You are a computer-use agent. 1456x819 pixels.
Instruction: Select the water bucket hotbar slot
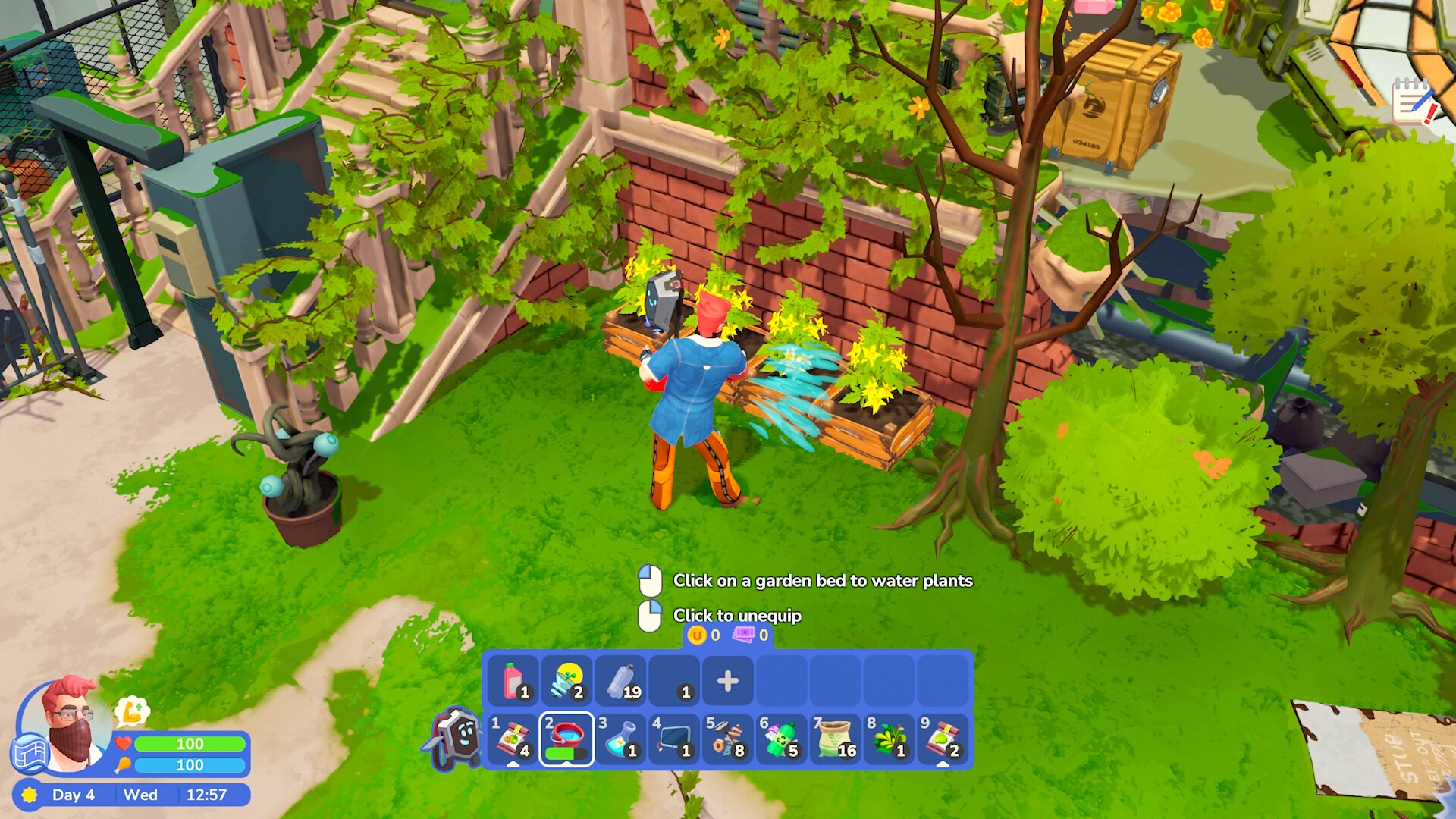(566, 739)
